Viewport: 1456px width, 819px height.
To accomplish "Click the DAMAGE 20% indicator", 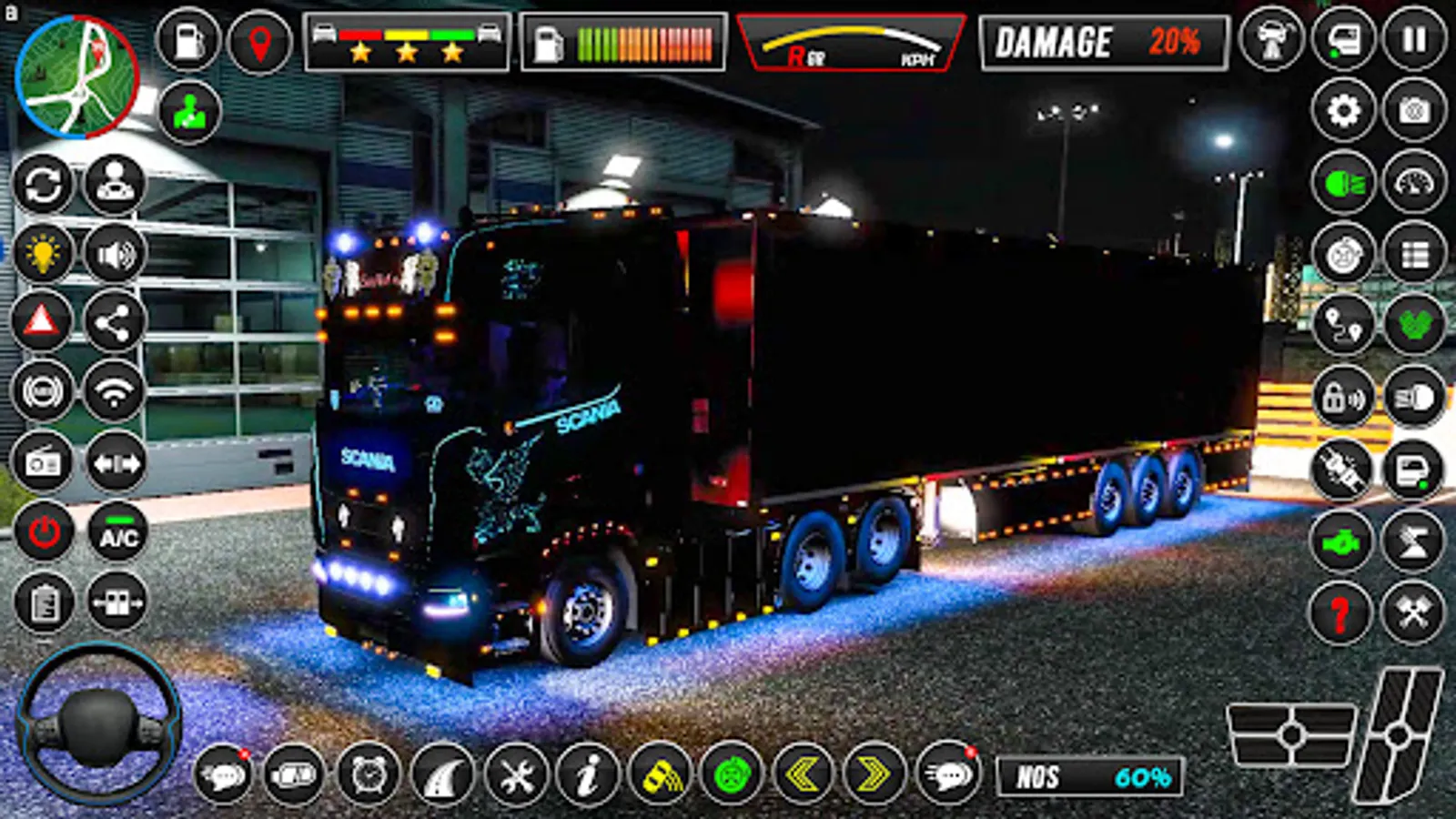I will (1101, 41).
